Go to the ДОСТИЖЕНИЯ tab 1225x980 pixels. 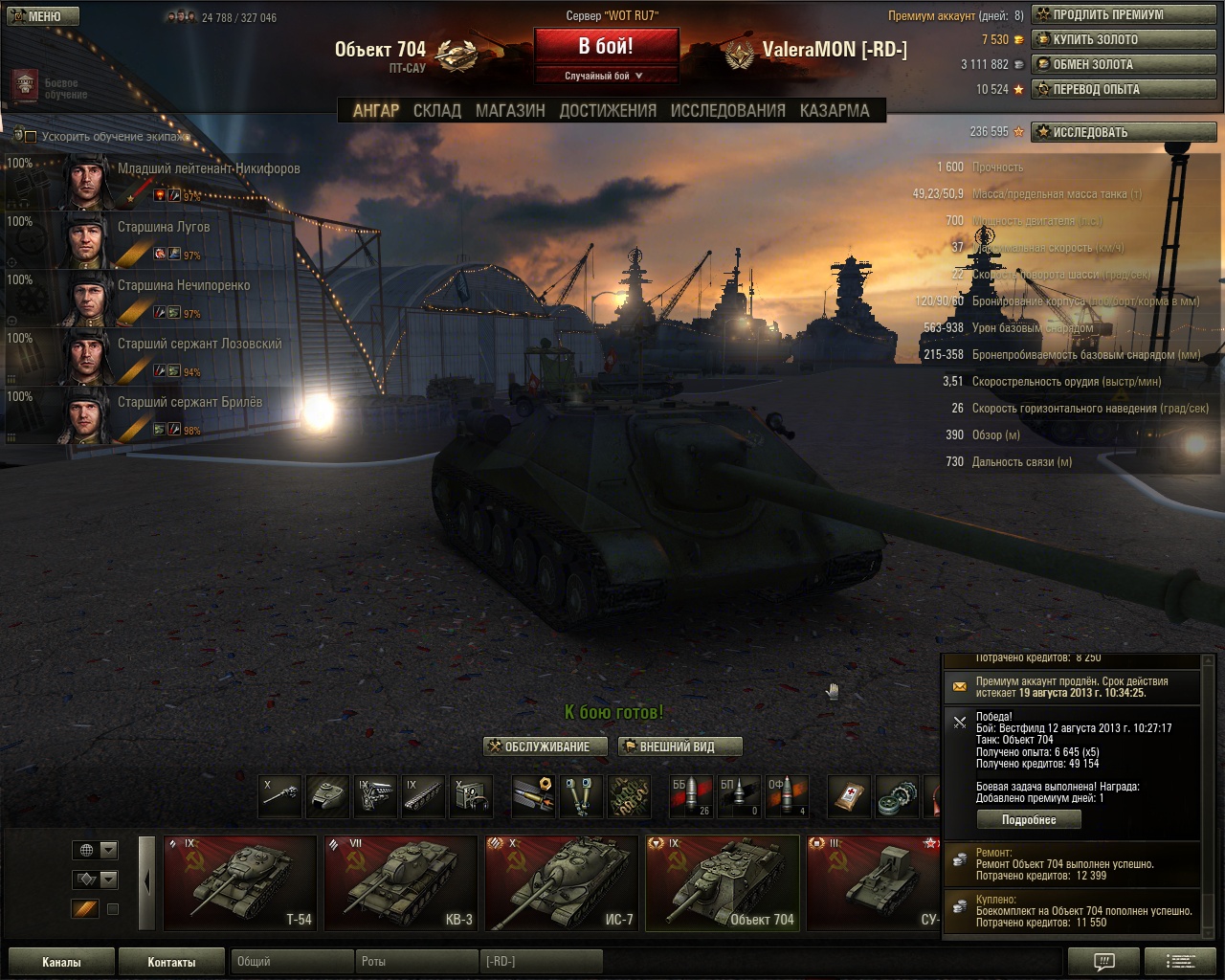(x=608, y=111)
